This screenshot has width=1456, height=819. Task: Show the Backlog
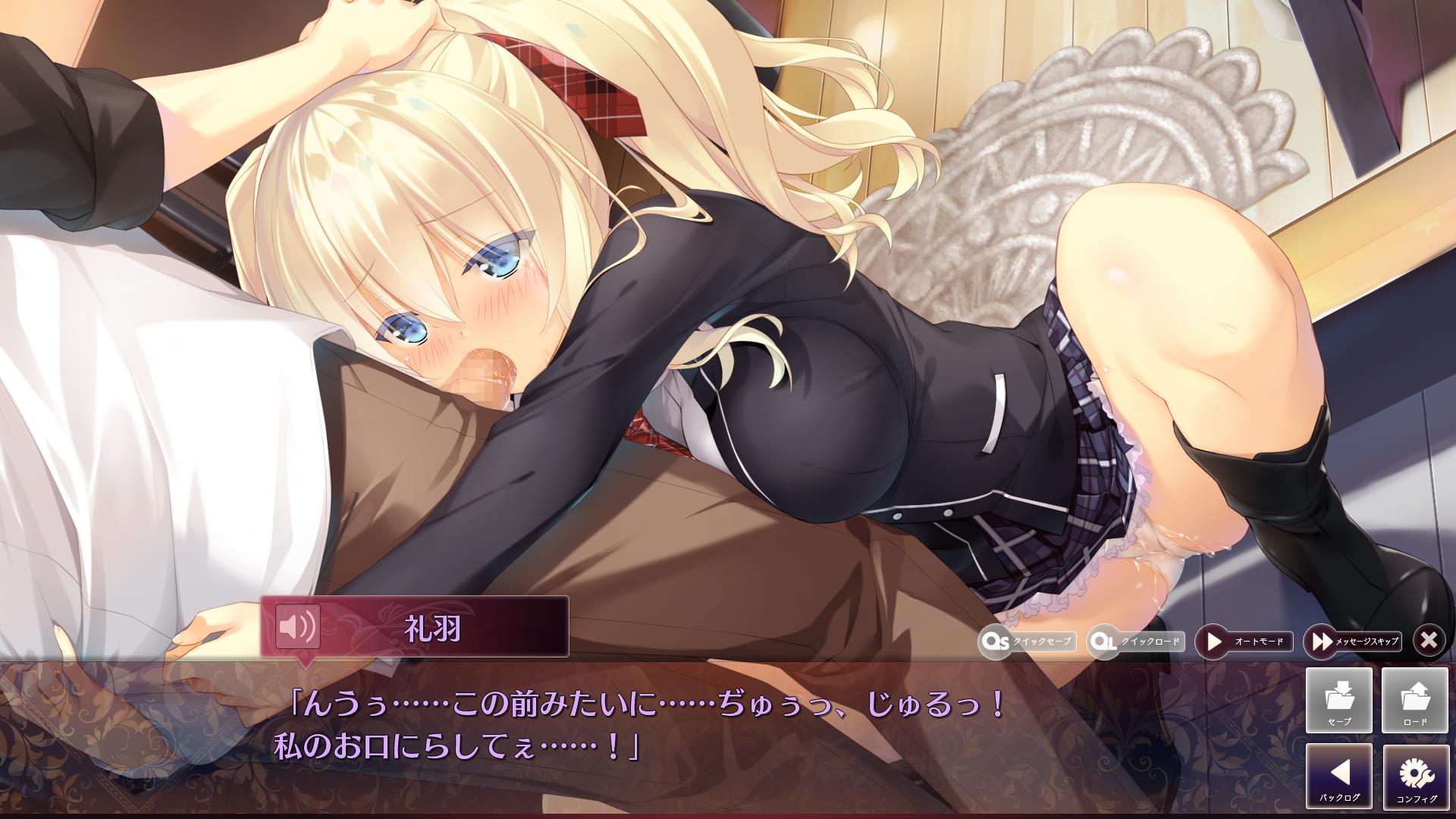point(1339,776)
